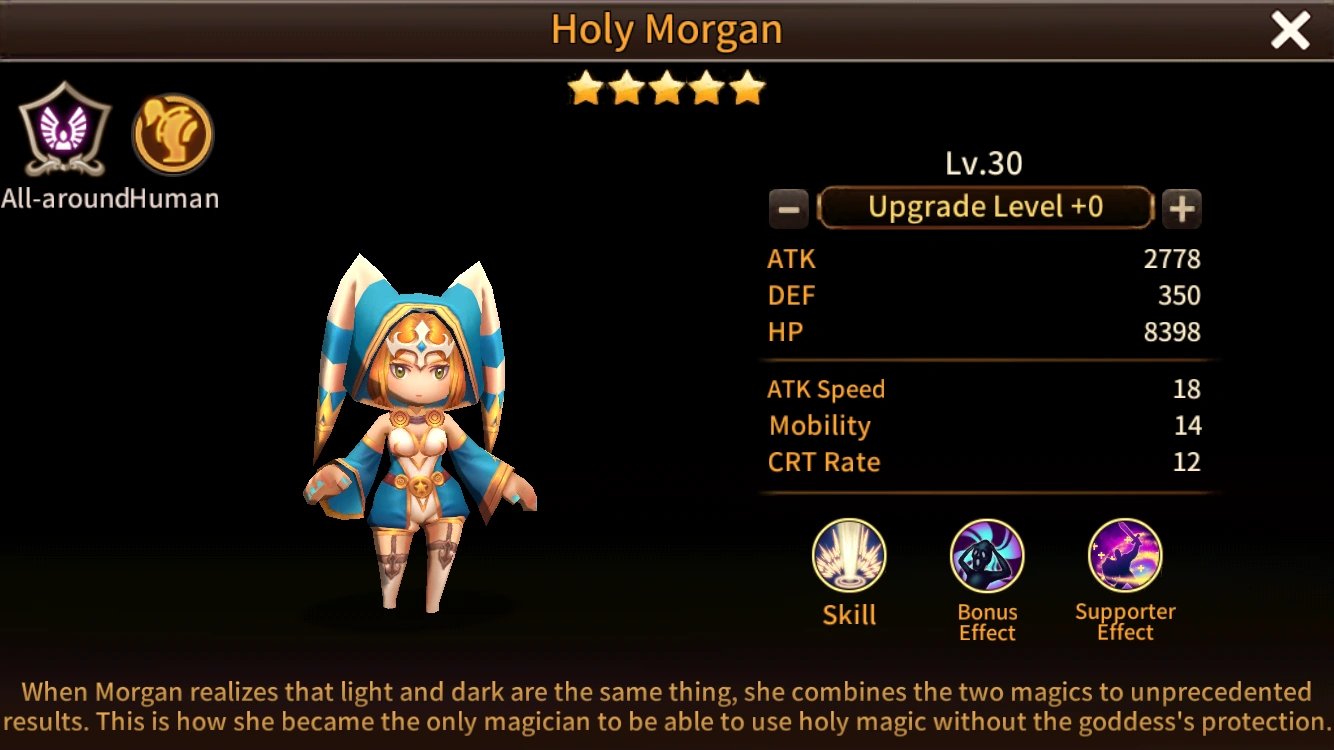Open the Upgrade Level +0 selector
The image size is (1334, 750).
click(x=986, y=207)
